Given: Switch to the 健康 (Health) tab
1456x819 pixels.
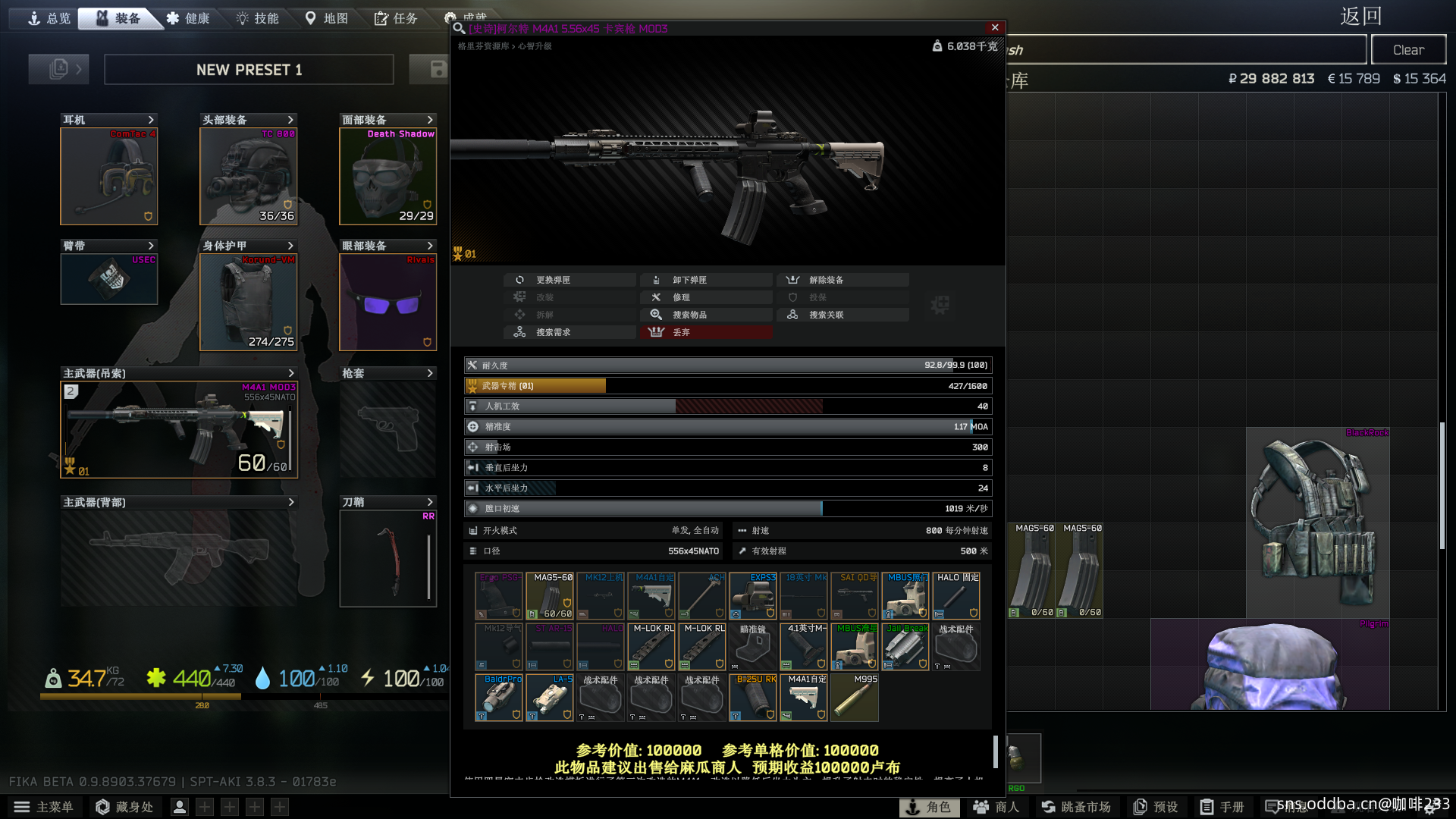Looking at the screenshot, I should pyautogui.click(x=188, y=18).
